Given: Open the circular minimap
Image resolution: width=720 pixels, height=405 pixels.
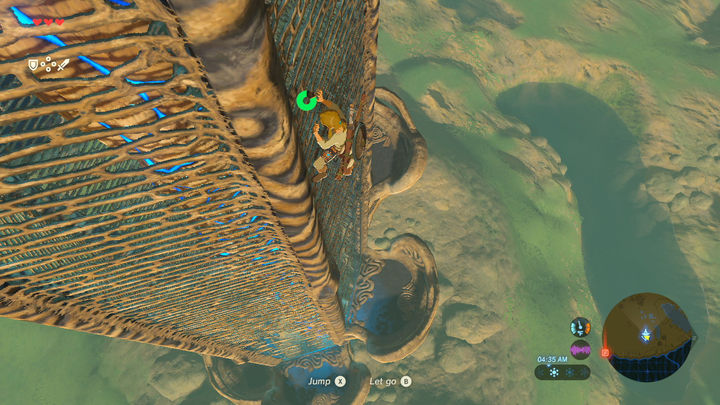Looking at the screenshot, I should point(648,336).
